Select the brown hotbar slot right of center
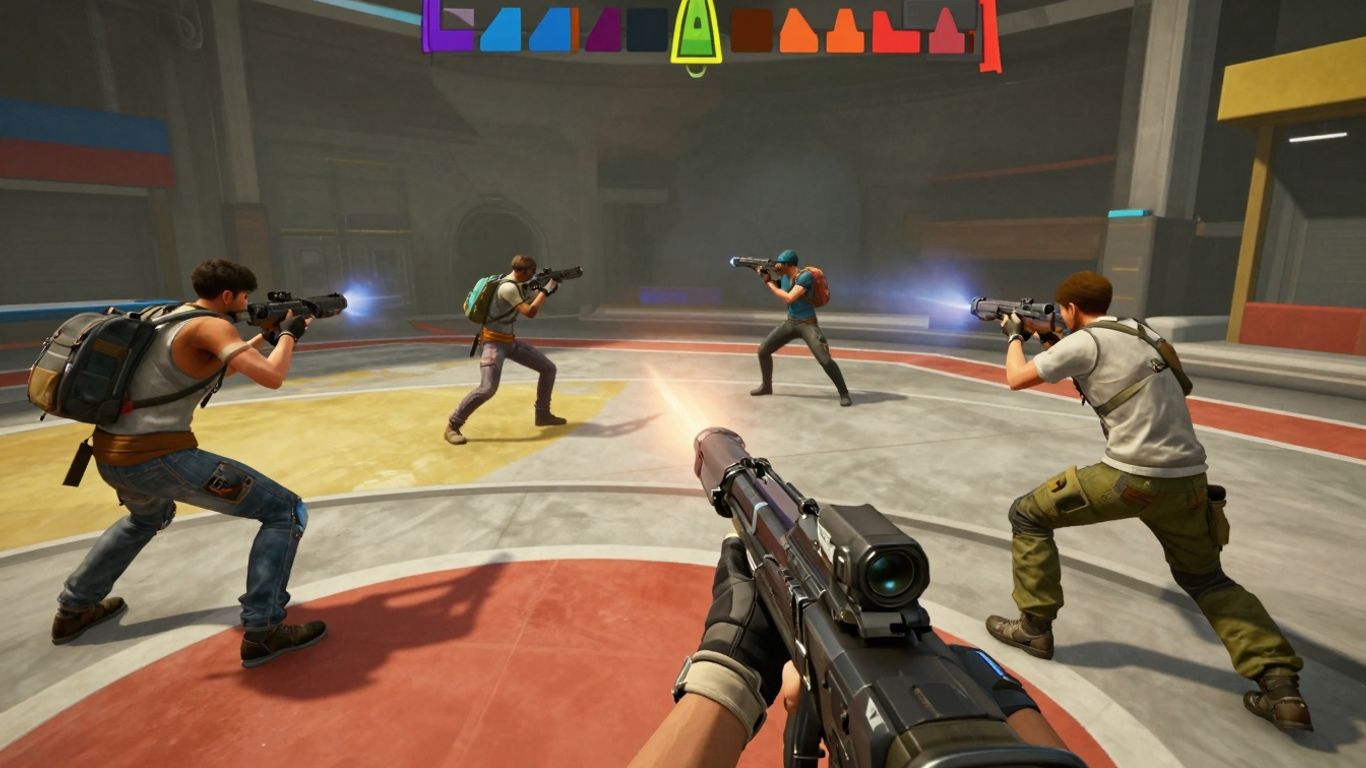Screen dimensions: 1366x768 click(x=753, y=32)
